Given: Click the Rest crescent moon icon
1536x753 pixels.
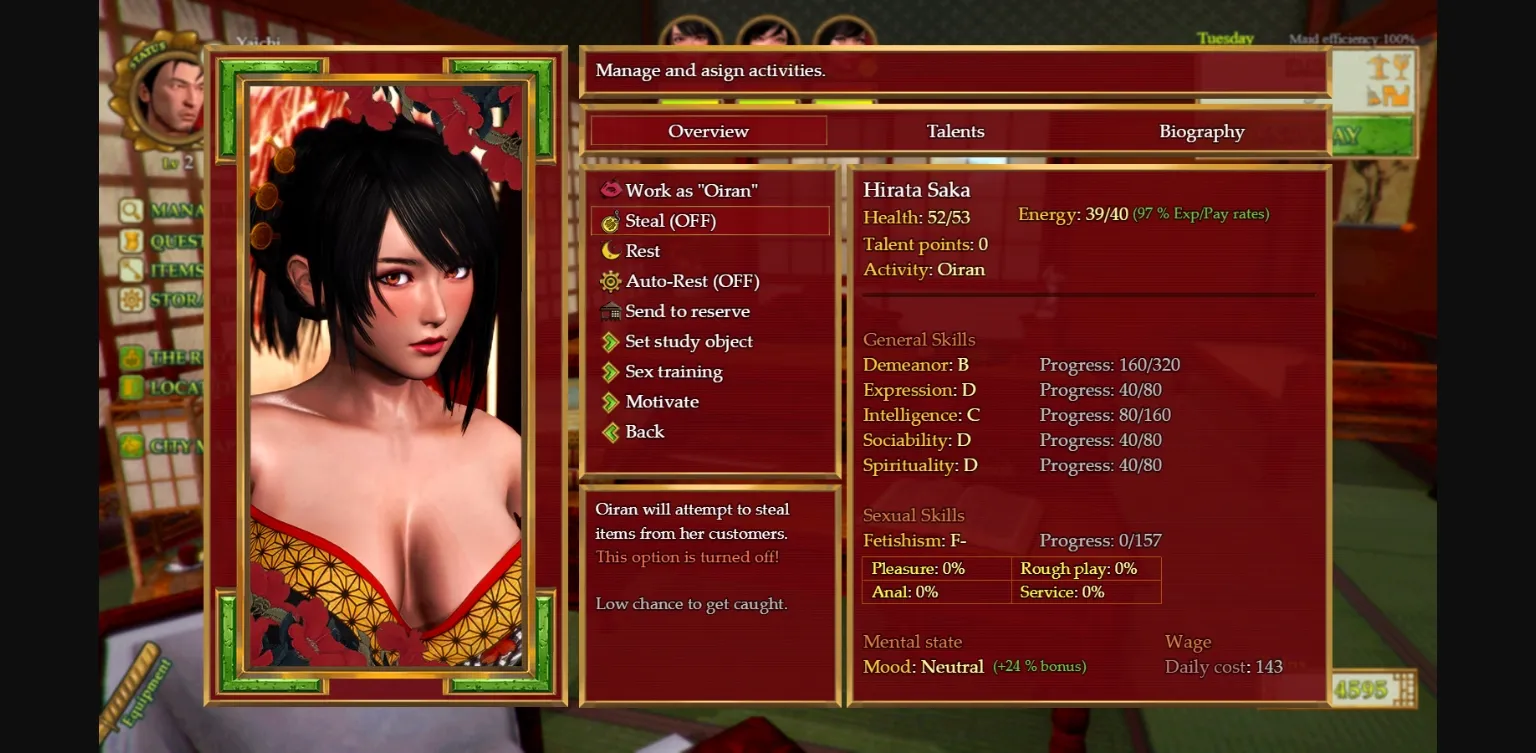Looking at the screenshot, I should 611,251.
